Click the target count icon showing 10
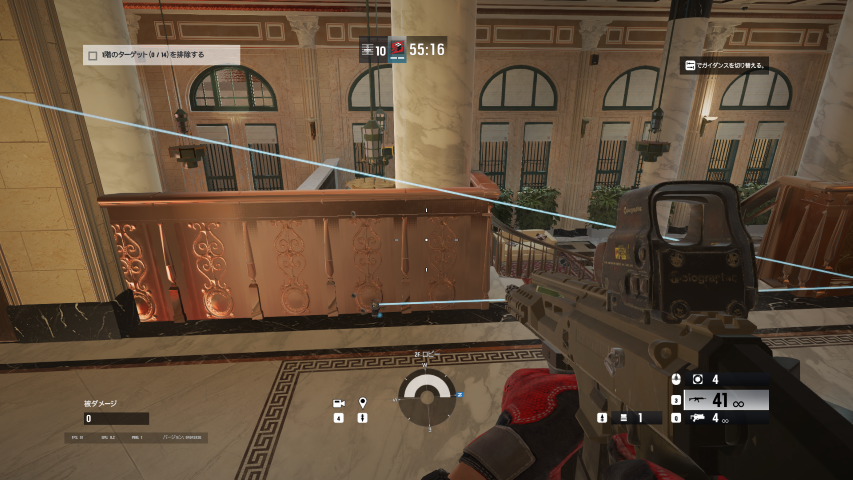This screenshot has height=480, width=853. click(373, 48)
